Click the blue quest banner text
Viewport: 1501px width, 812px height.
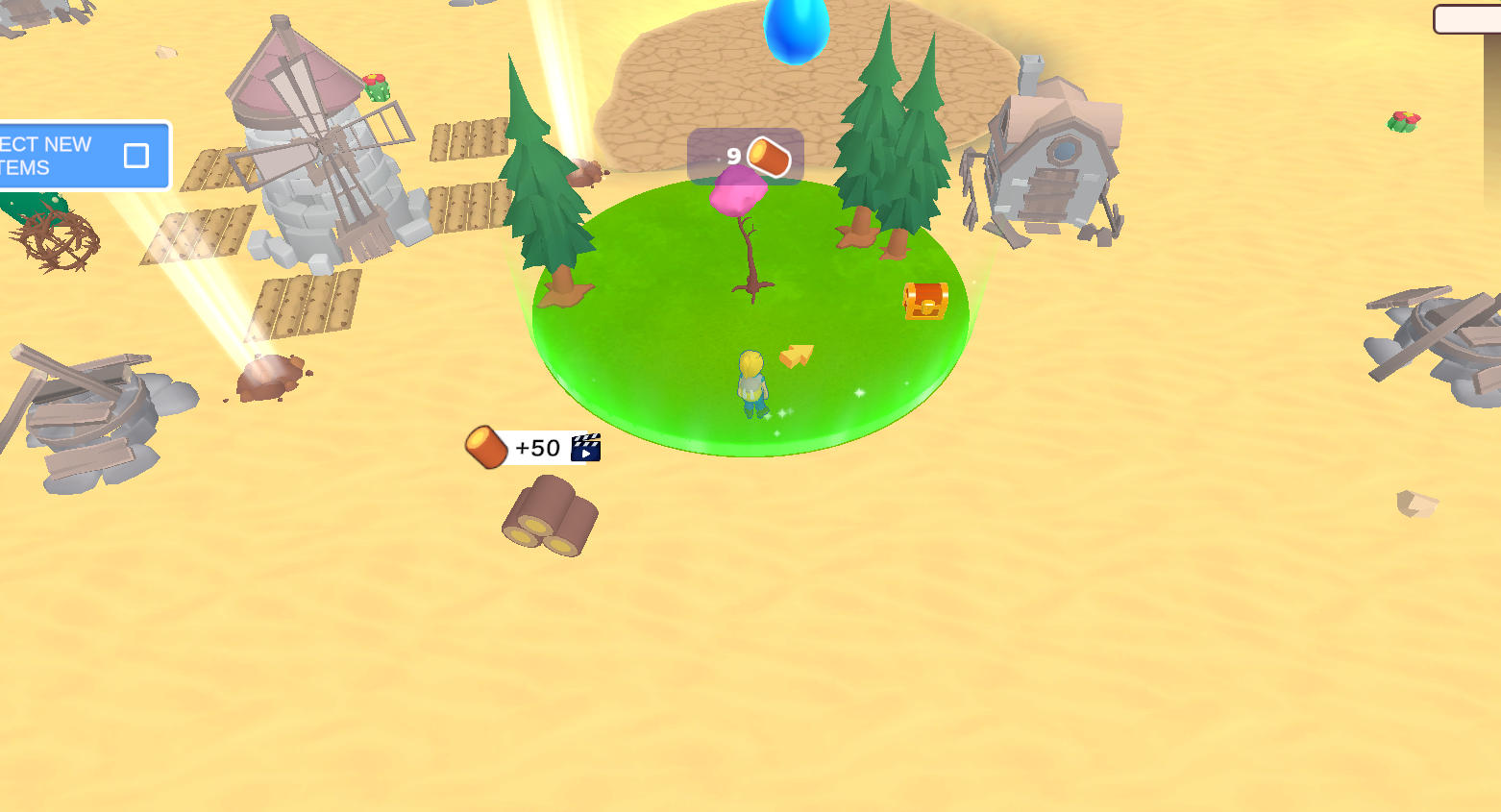48,154
